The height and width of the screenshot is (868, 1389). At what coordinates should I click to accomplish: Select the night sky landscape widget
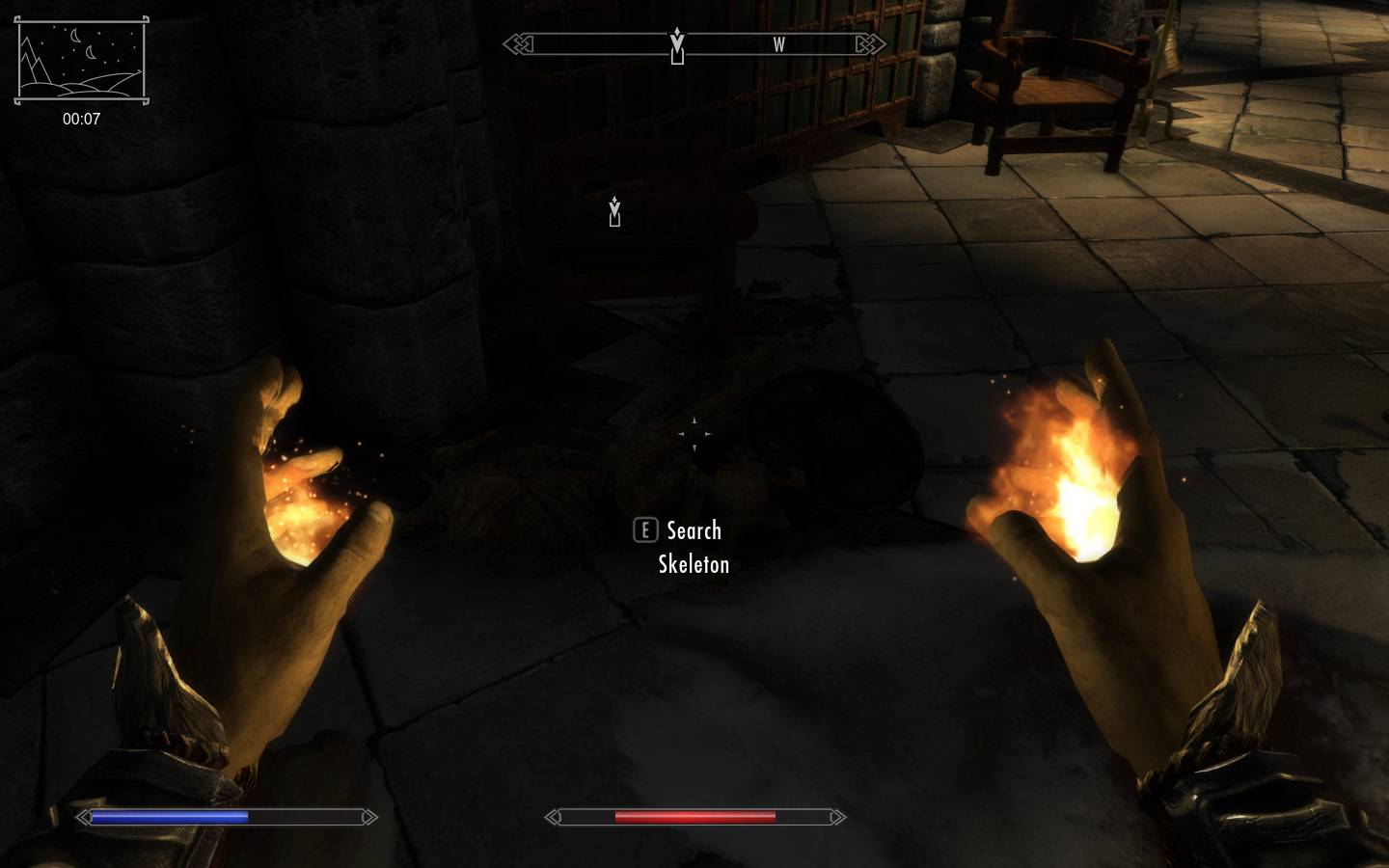pos(81,60)
